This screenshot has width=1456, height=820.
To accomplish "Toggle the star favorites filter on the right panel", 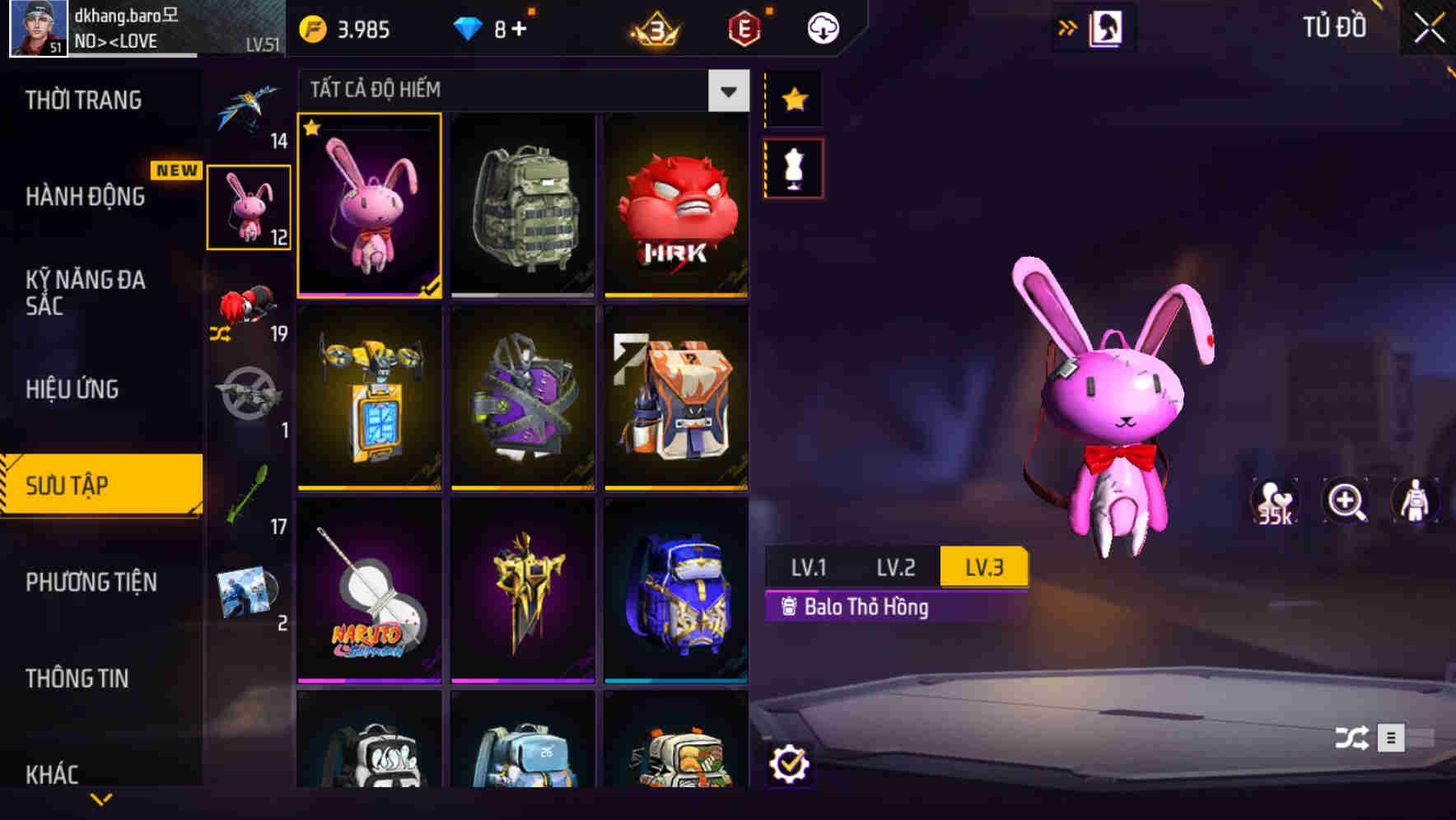I will (793, 99).
